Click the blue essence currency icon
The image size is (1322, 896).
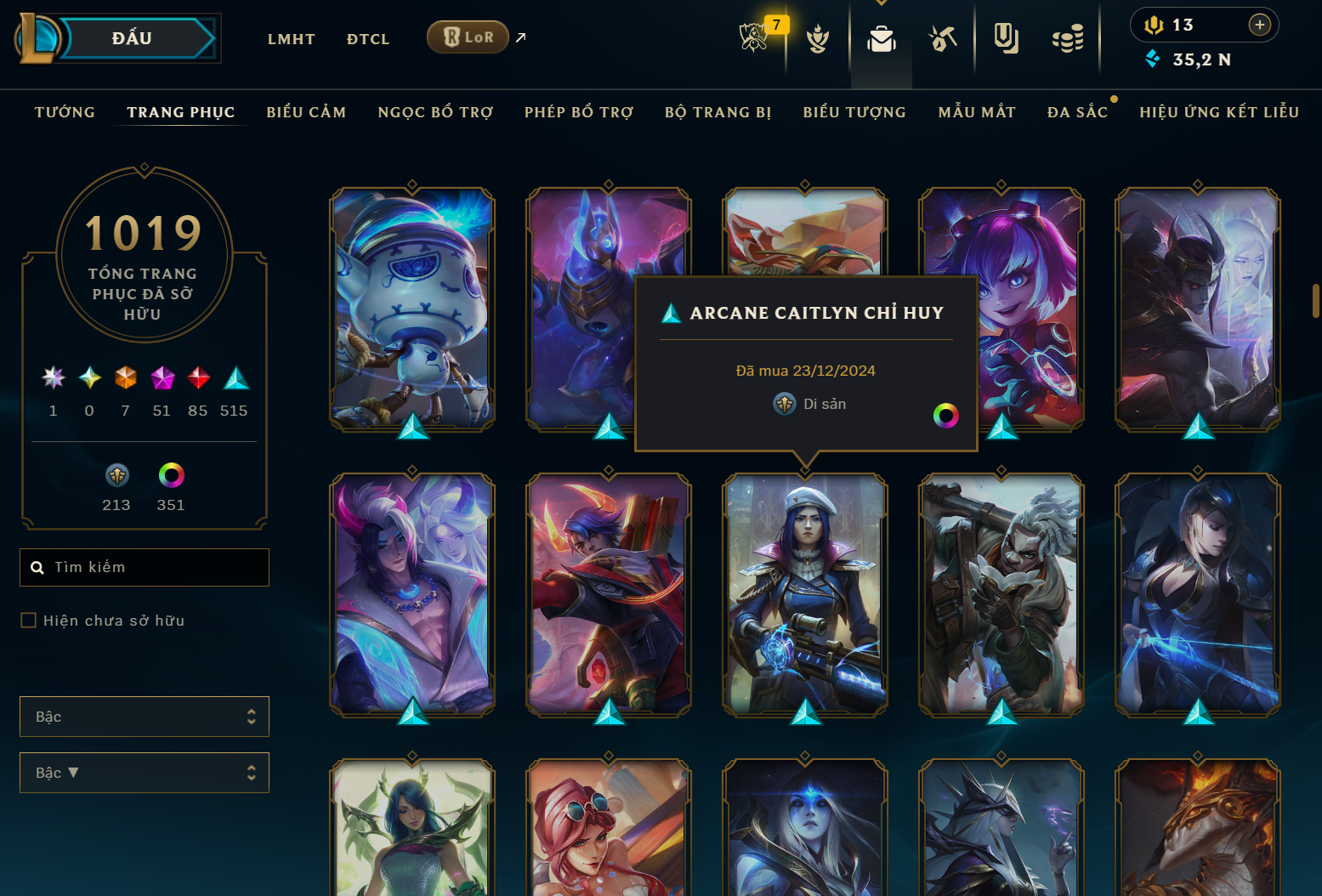click(x=1153, y=60)
